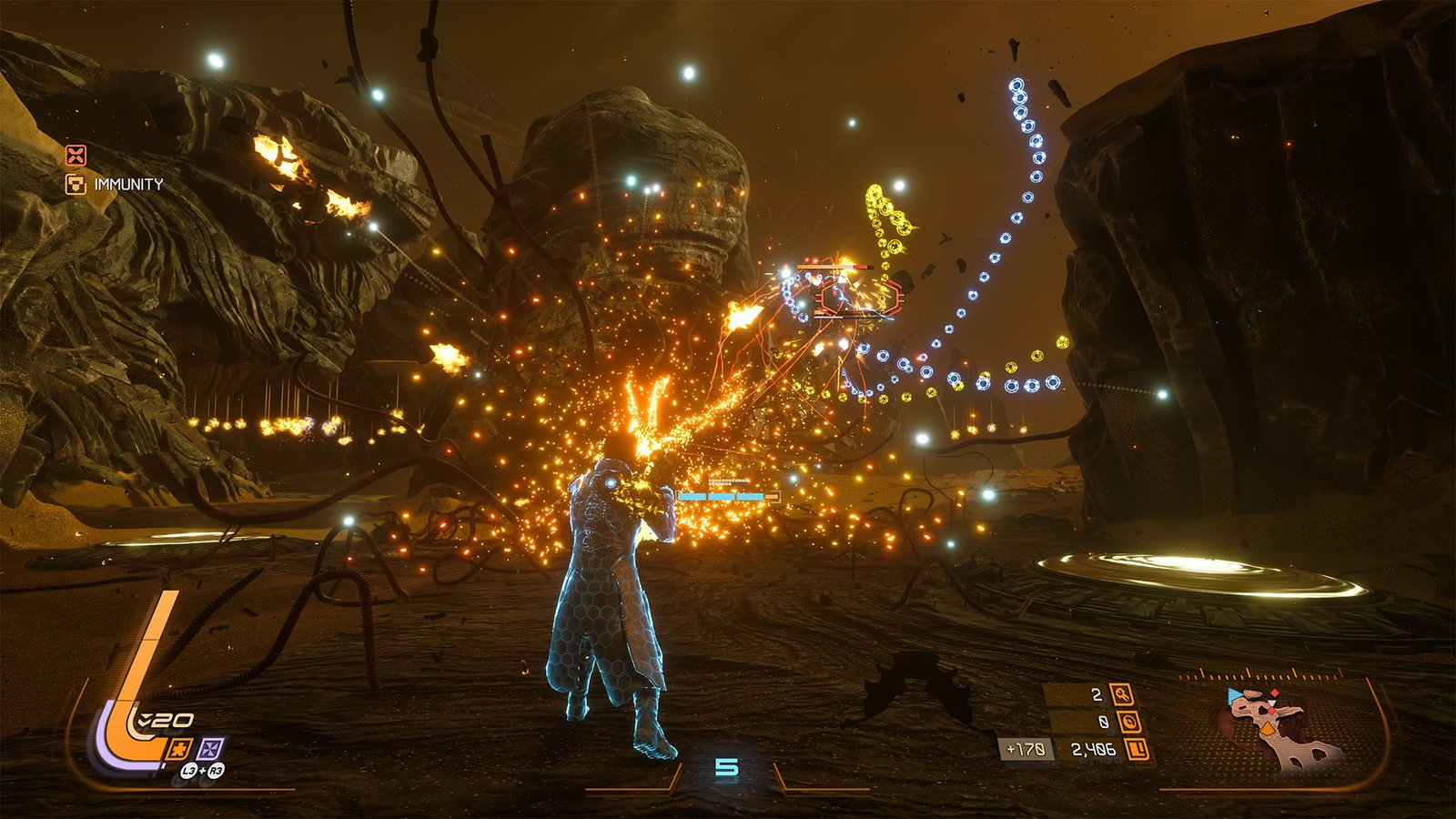1456x819 pixels.
Task: Open the obolite currency icon
Action: (1129, 723)
